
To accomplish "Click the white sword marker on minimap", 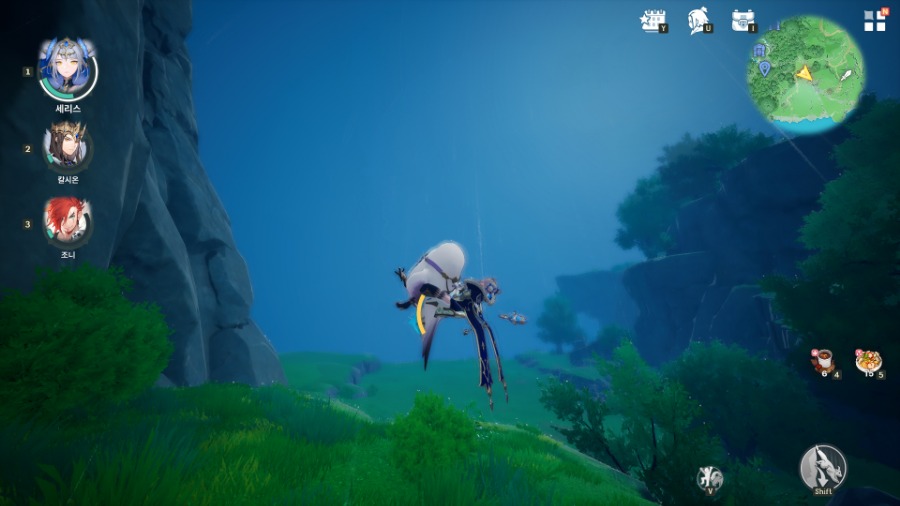I will (x=846, y=74).
